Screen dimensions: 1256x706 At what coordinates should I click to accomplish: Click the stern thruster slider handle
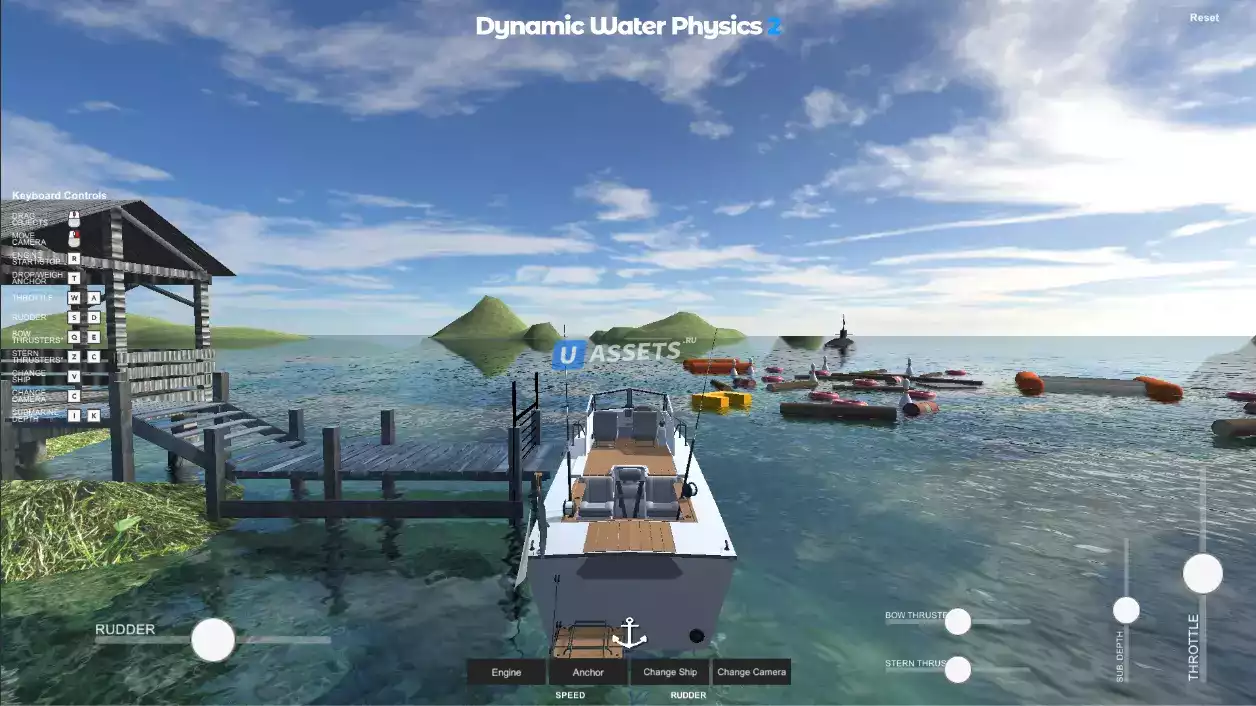[958, 669]
